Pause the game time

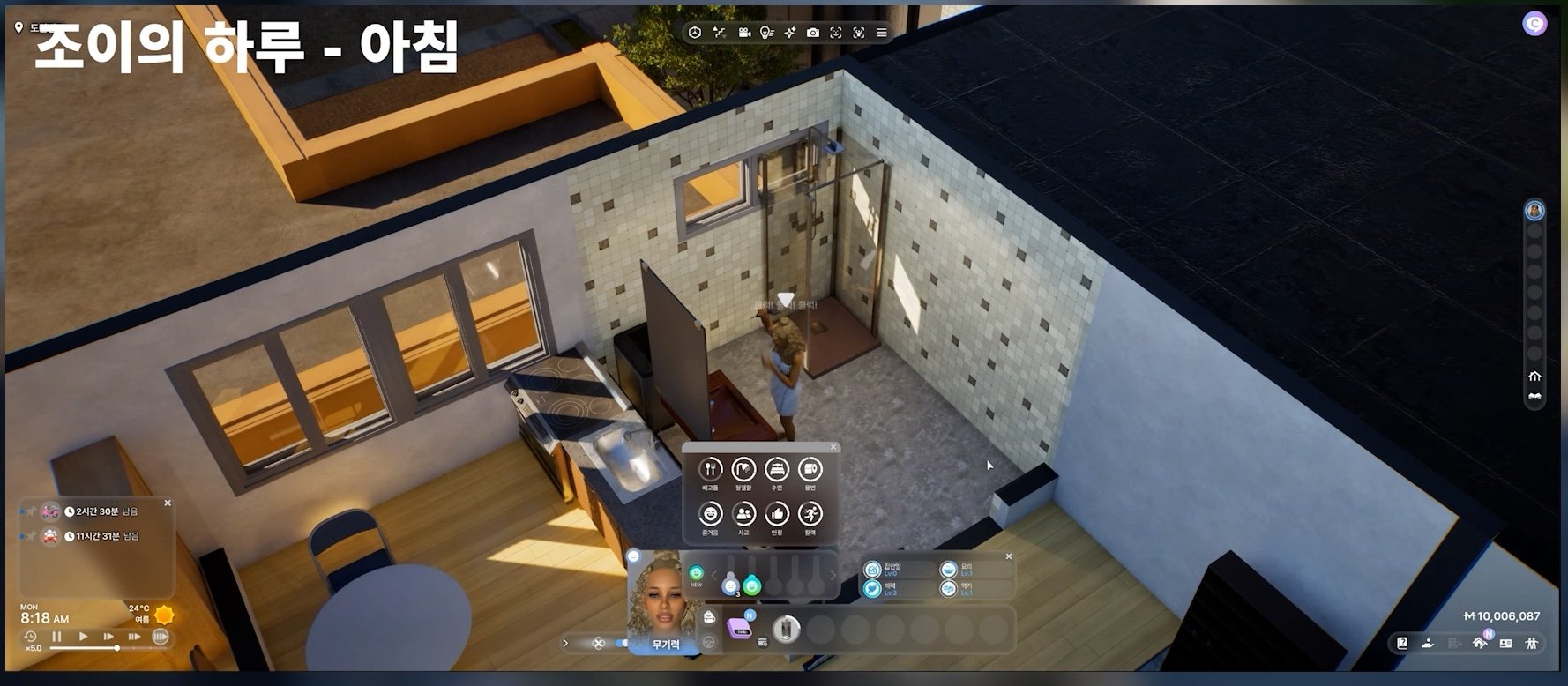click(x=57, y=636)
